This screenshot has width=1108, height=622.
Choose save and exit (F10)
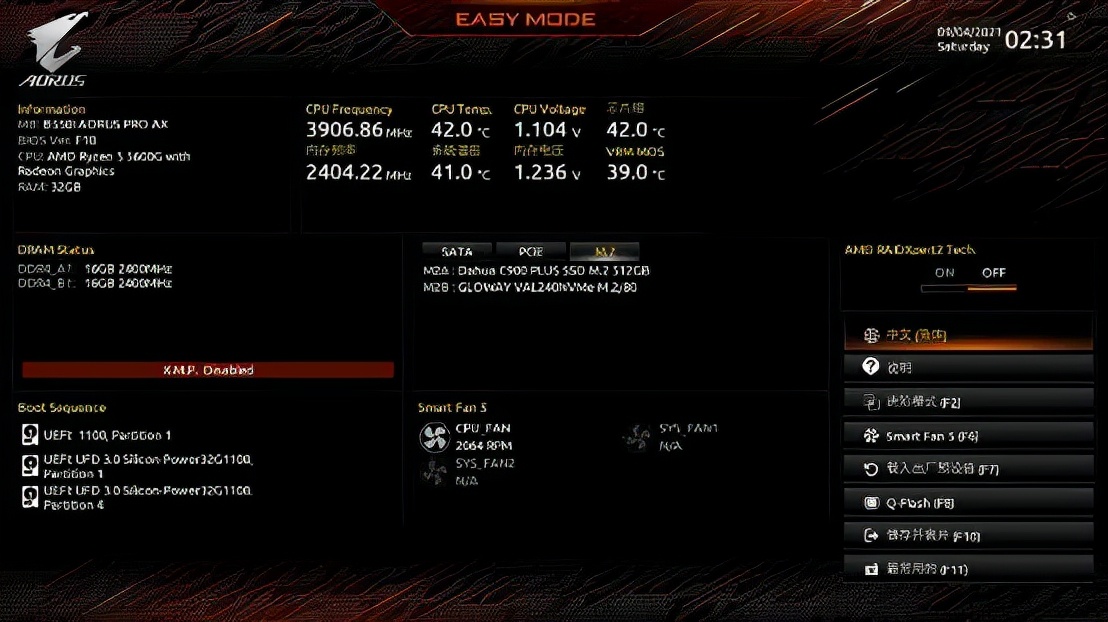[x=967, y=536]
